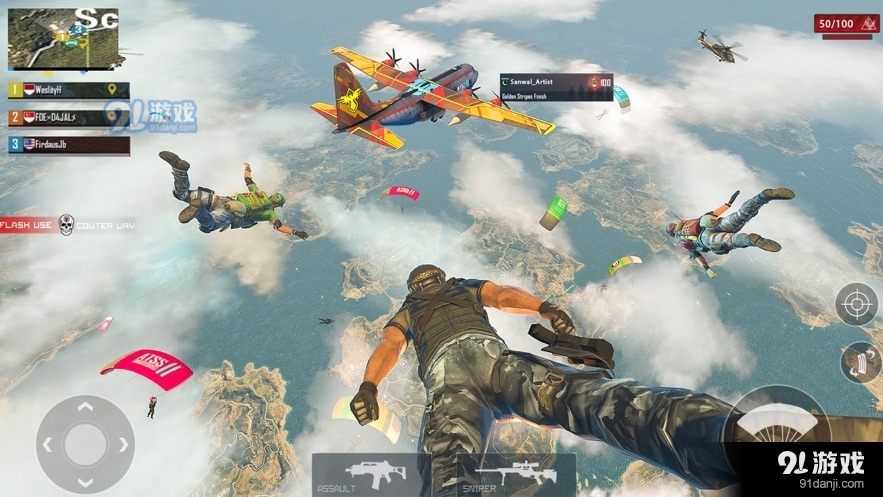Select the Assault rifle weapon slot
This screenshot has height=497, width=883.
pyautogui.click(x=371, y=474)
